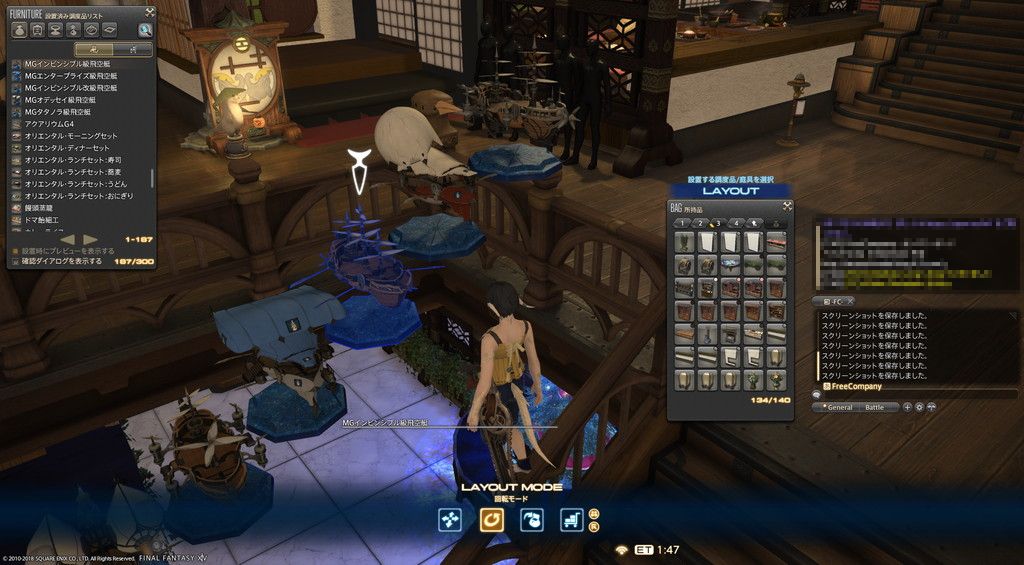The image size is (1024, 565).
Task: Switch to bag tab 1
Action: [x=683, y=222]
